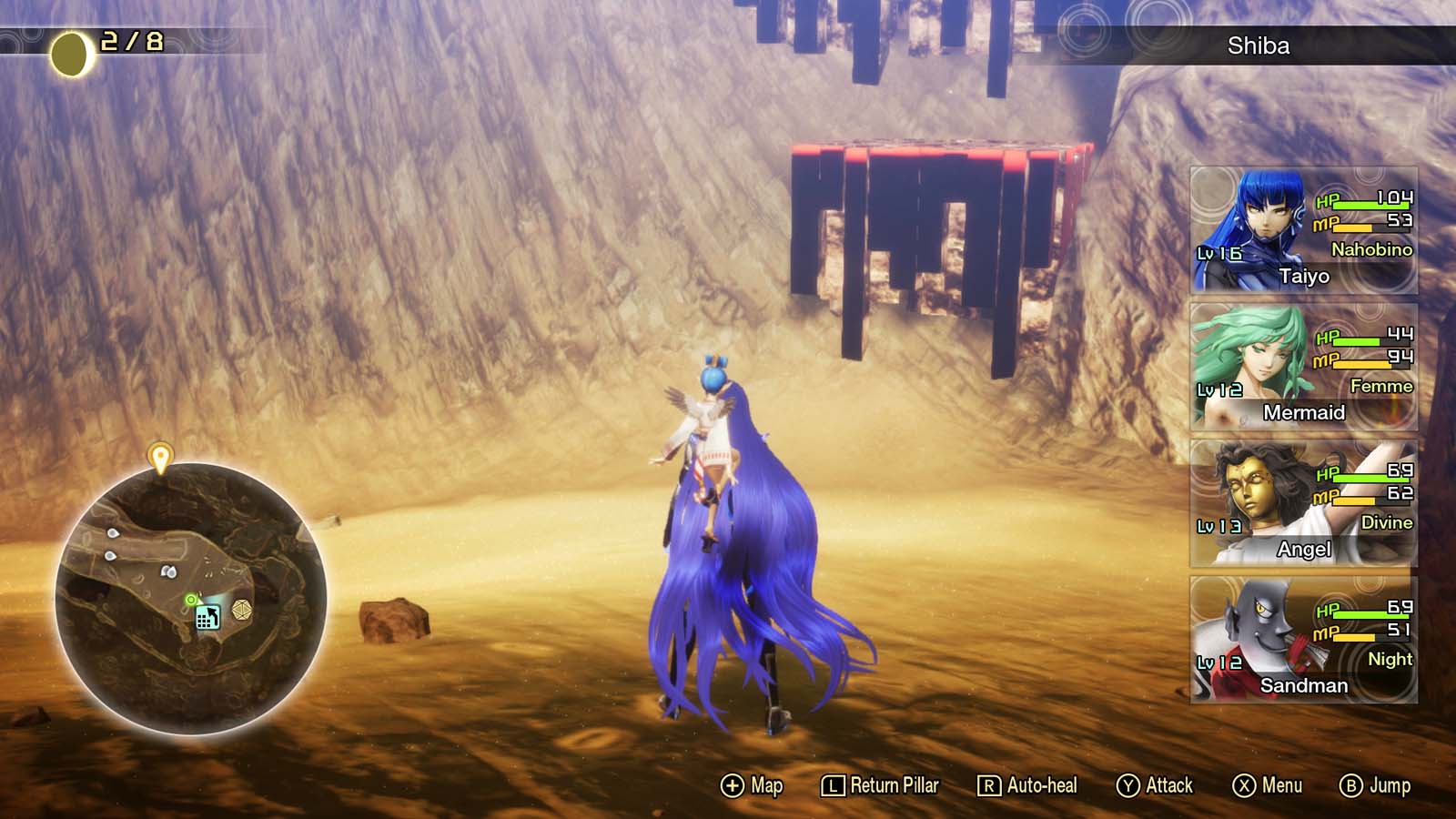Click the Attack command label
1456x819 pixels.
(1168, 784)
